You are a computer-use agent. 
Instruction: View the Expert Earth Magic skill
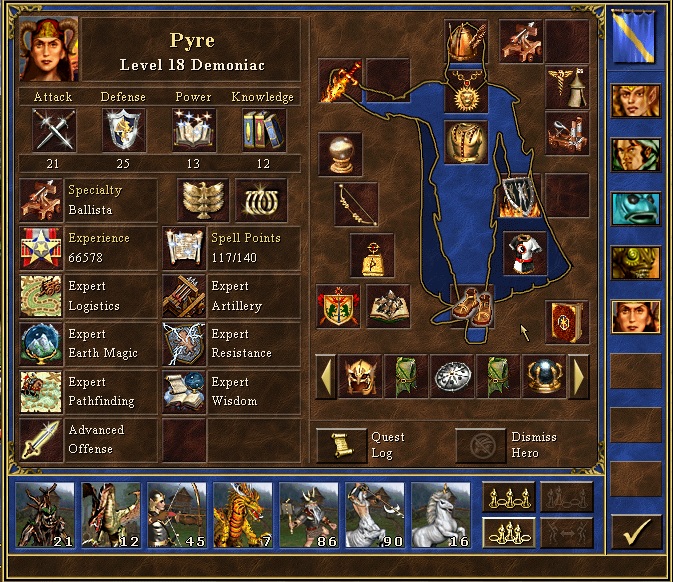(x=41, y=343)
